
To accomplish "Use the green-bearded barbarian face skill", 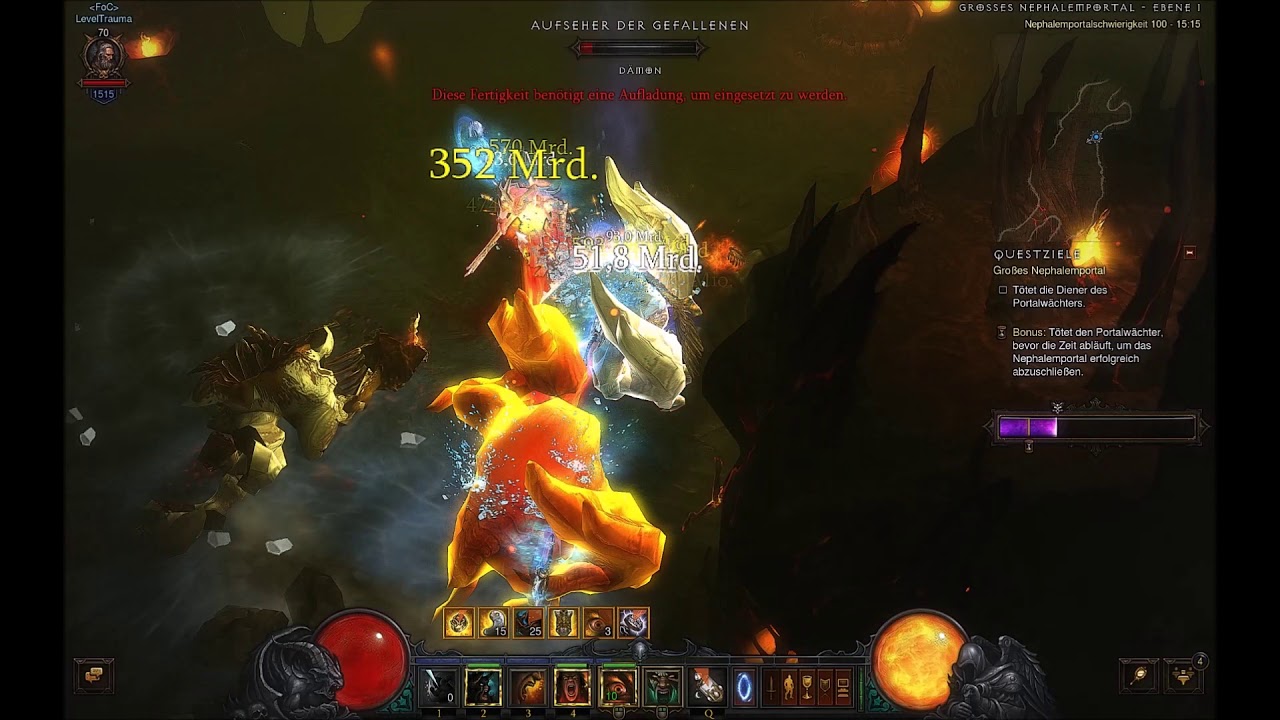I will [663, 687].
